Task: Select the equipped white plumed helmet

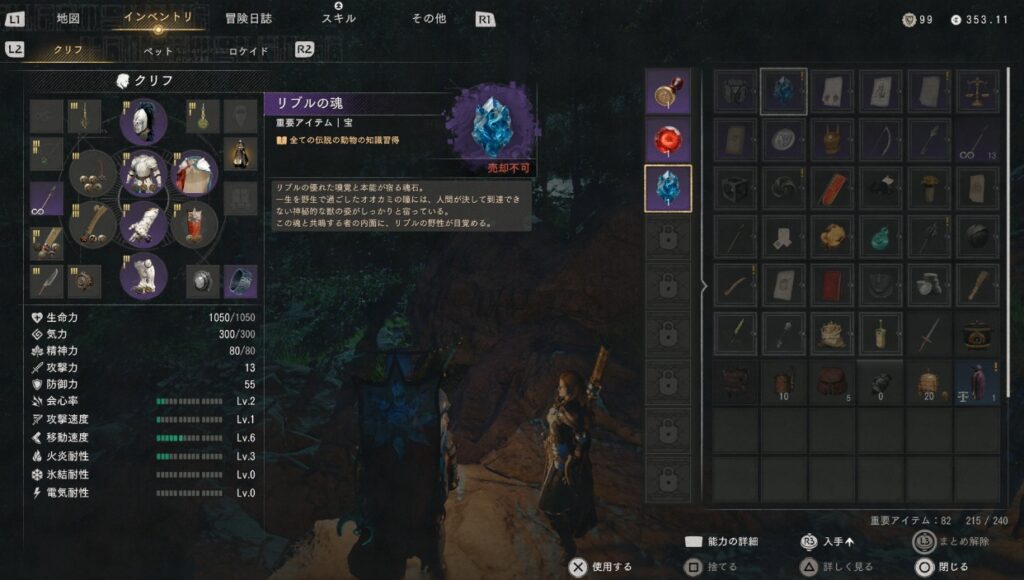Action: click(143, 121)
